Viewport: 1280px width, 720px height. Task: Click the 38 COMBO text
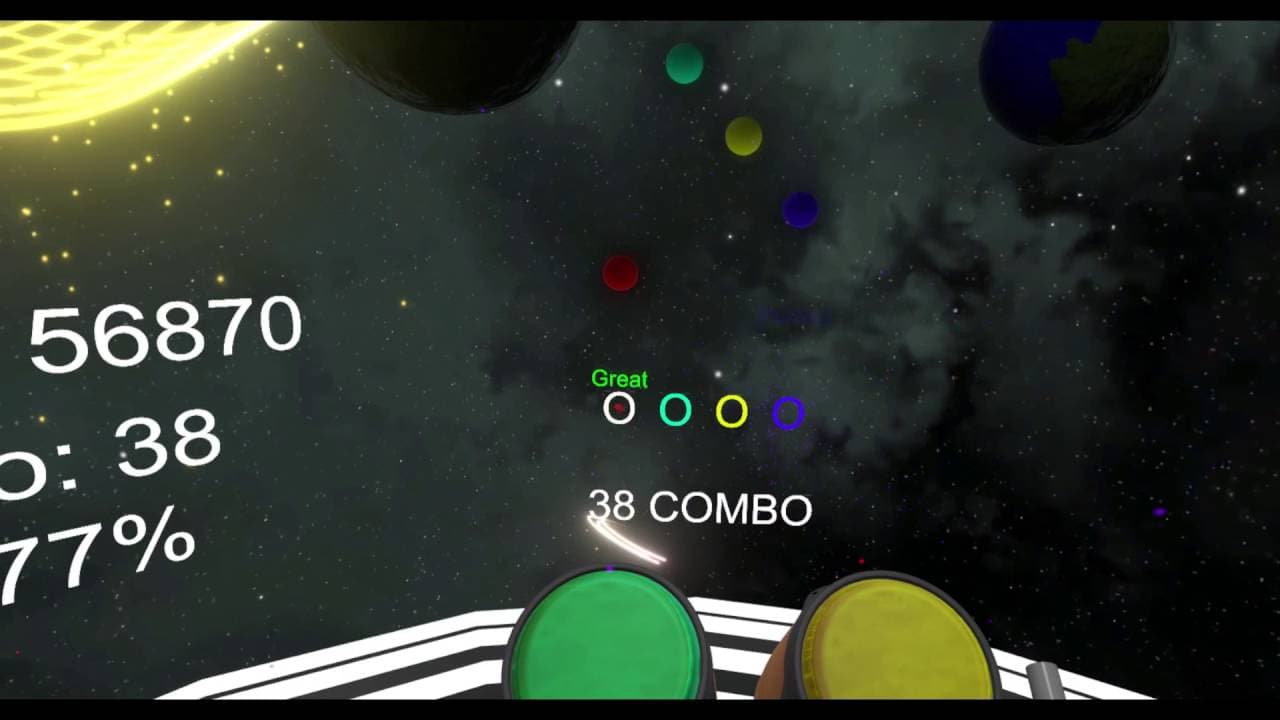tap(700, 506)
